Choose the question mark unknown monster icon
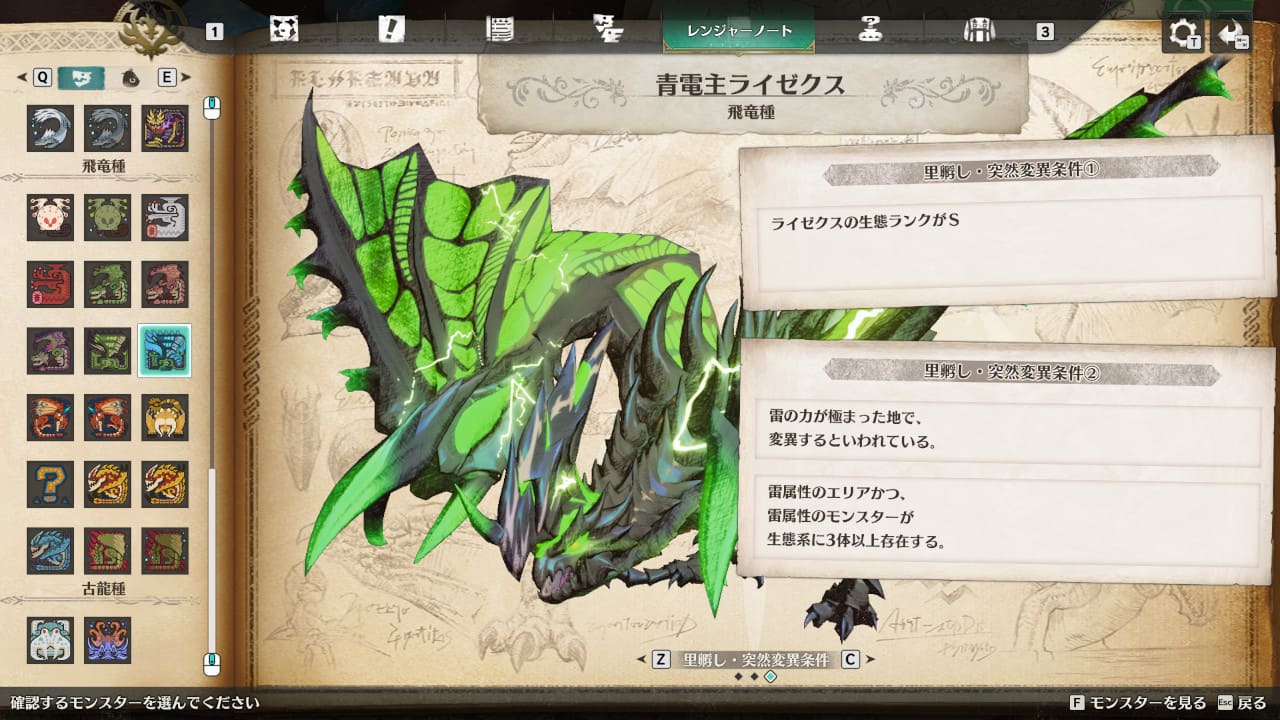The image size is (1280, 720). point(50,484)
